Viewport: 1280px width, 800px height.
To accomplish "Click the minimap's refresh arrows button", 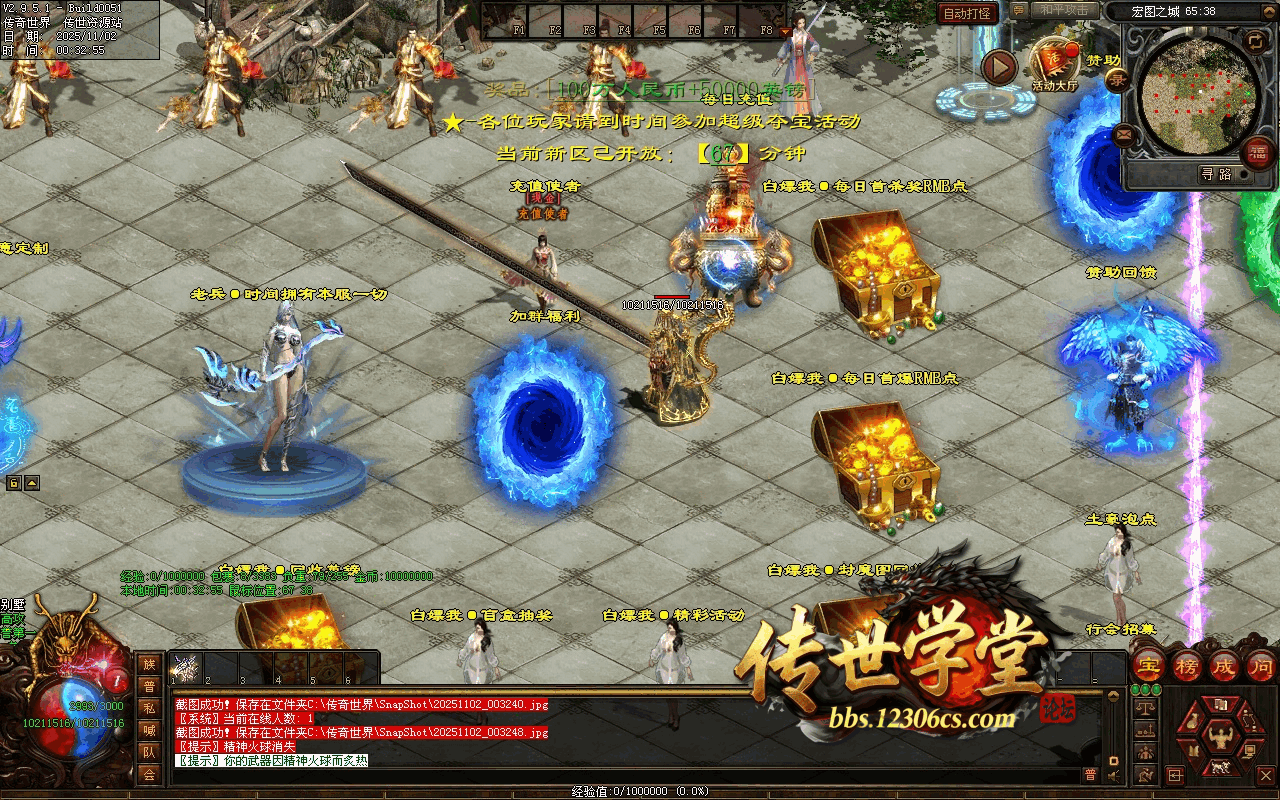I will [x=1256, y=40].
